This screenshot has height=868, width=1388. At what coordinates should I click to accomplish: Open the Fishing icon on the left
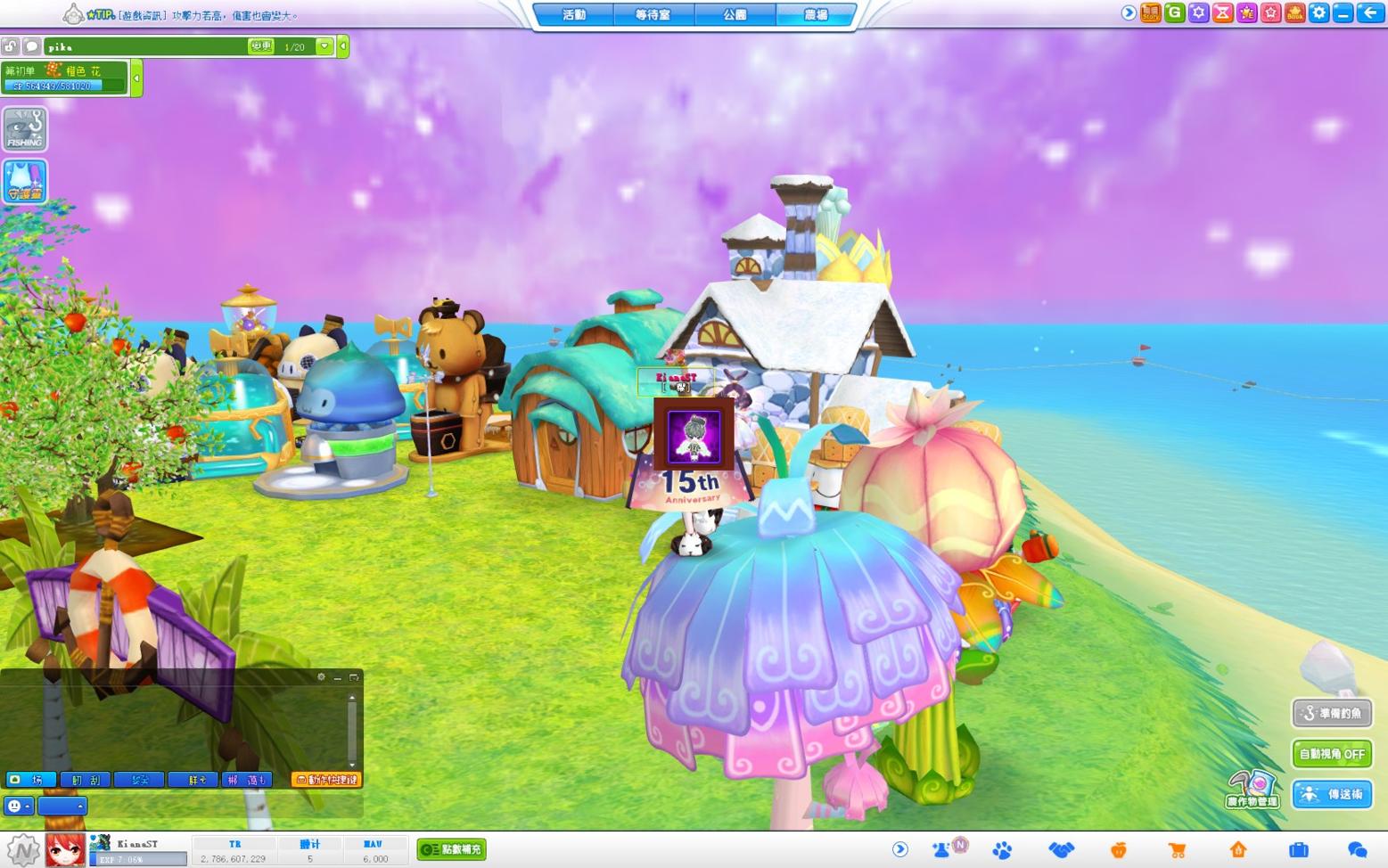point(25,129)
